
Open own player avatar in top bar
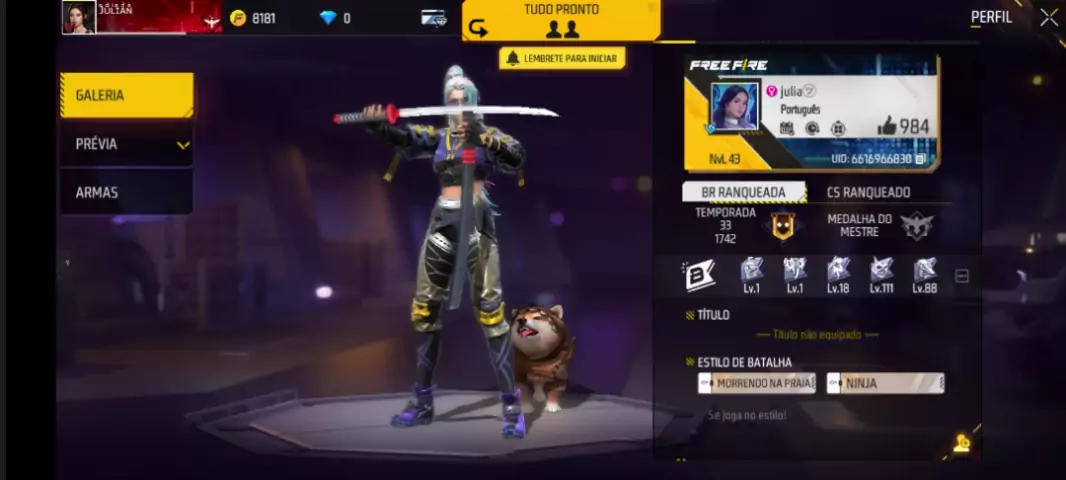[79, 17]
